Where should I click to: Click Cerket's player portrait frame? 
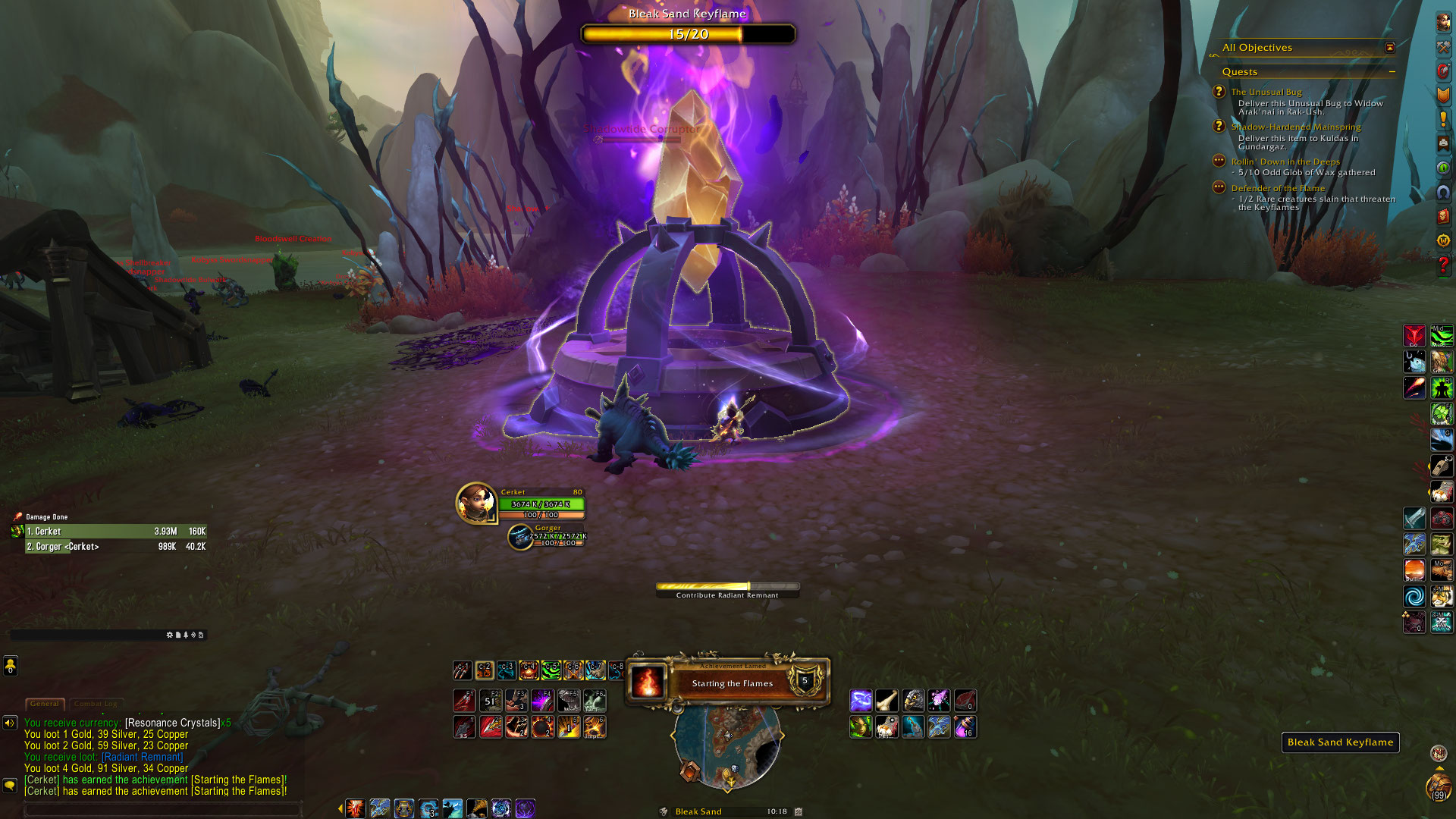tap(475, 503)
